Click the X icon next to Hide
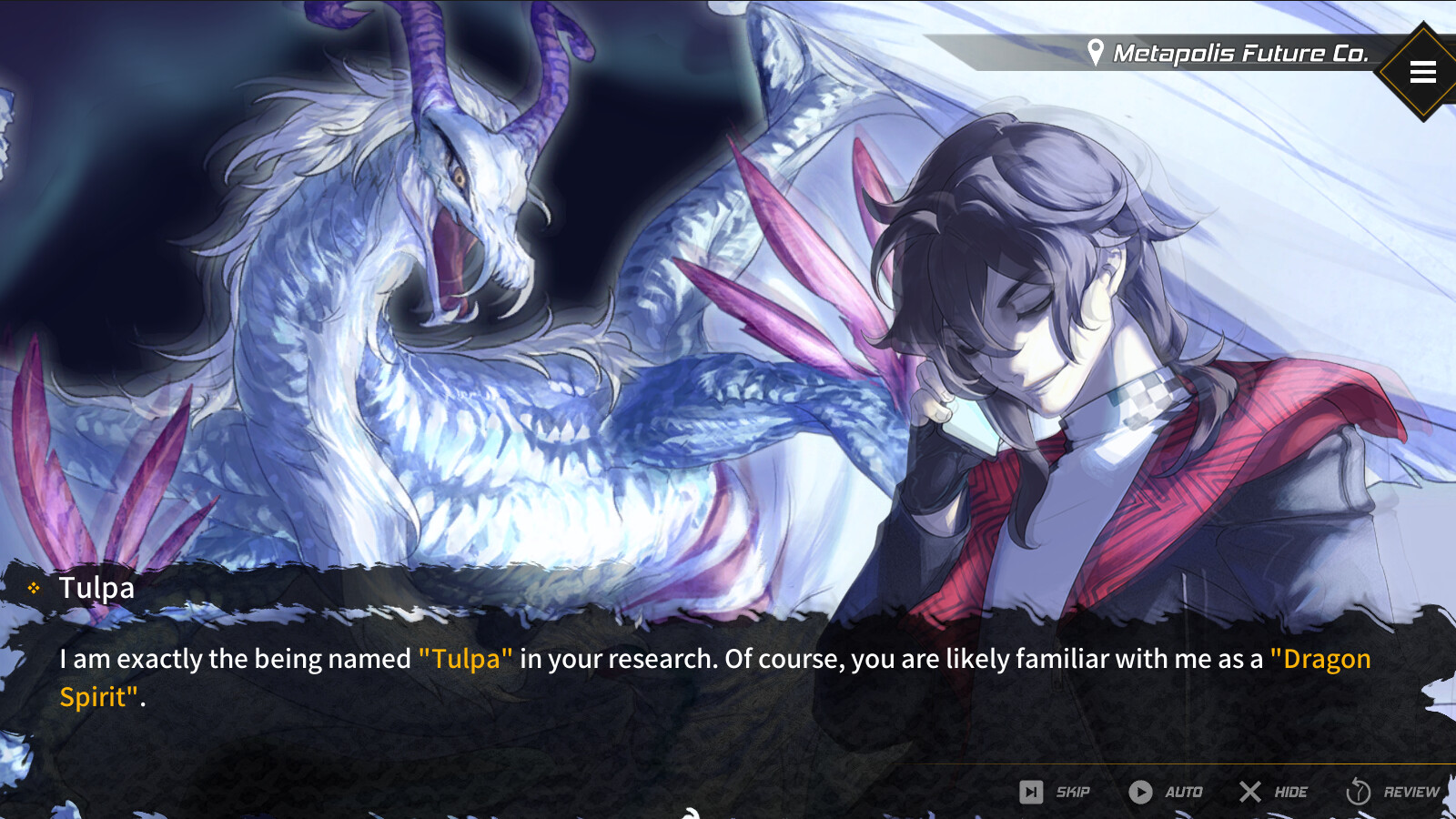Screen dimensions: 1456x819 (x=1250, y=792)
